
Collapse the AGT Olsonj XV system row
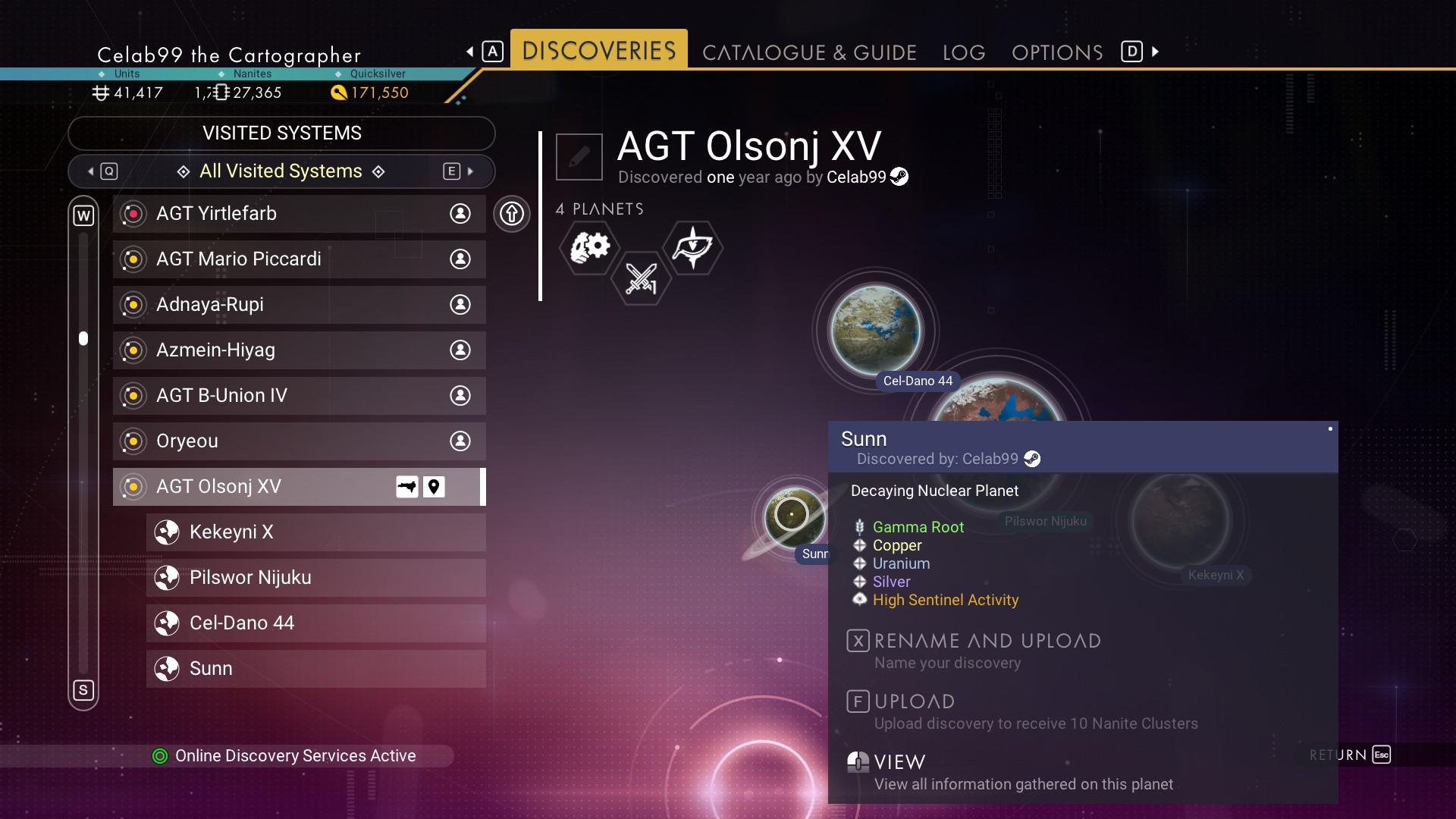coord(299,487)
